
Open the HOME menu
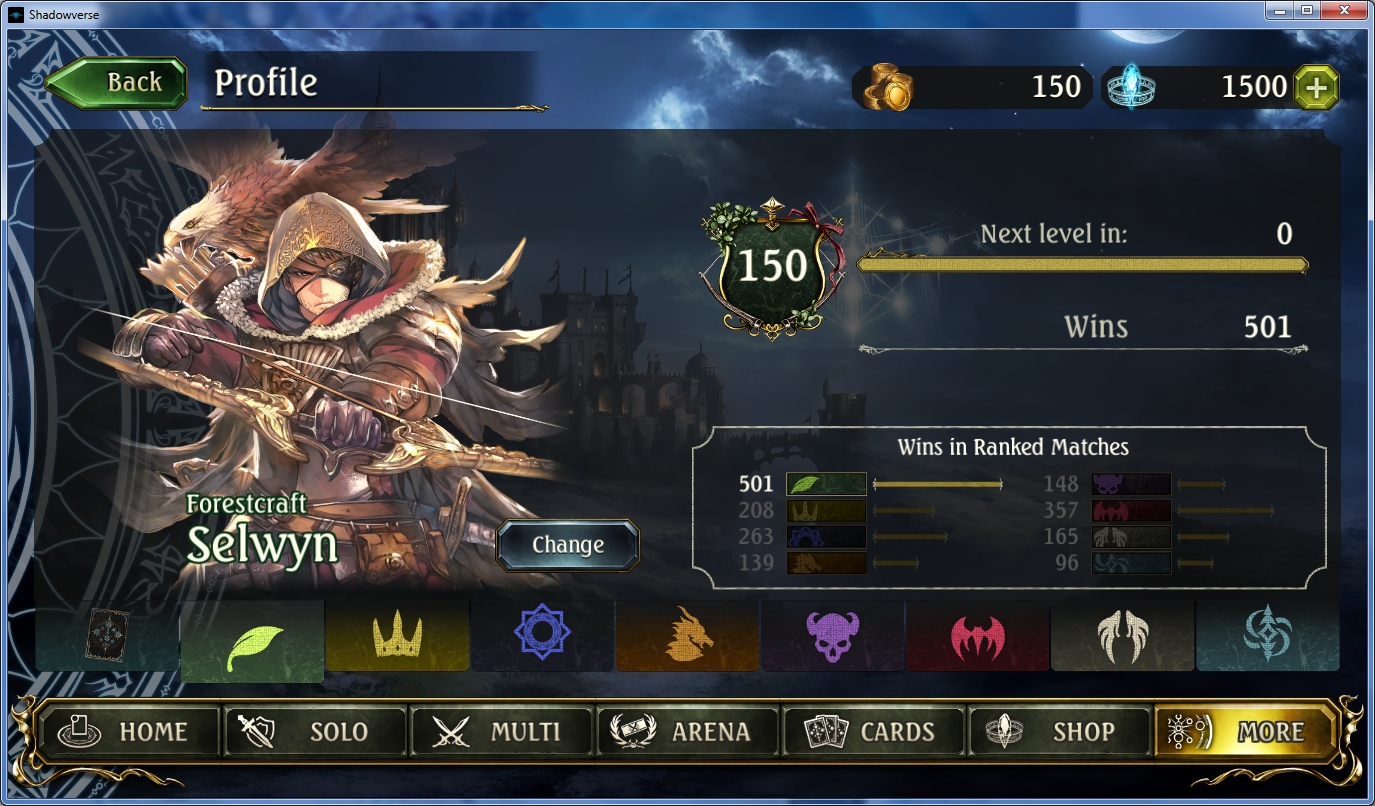[x=128, y=732]
